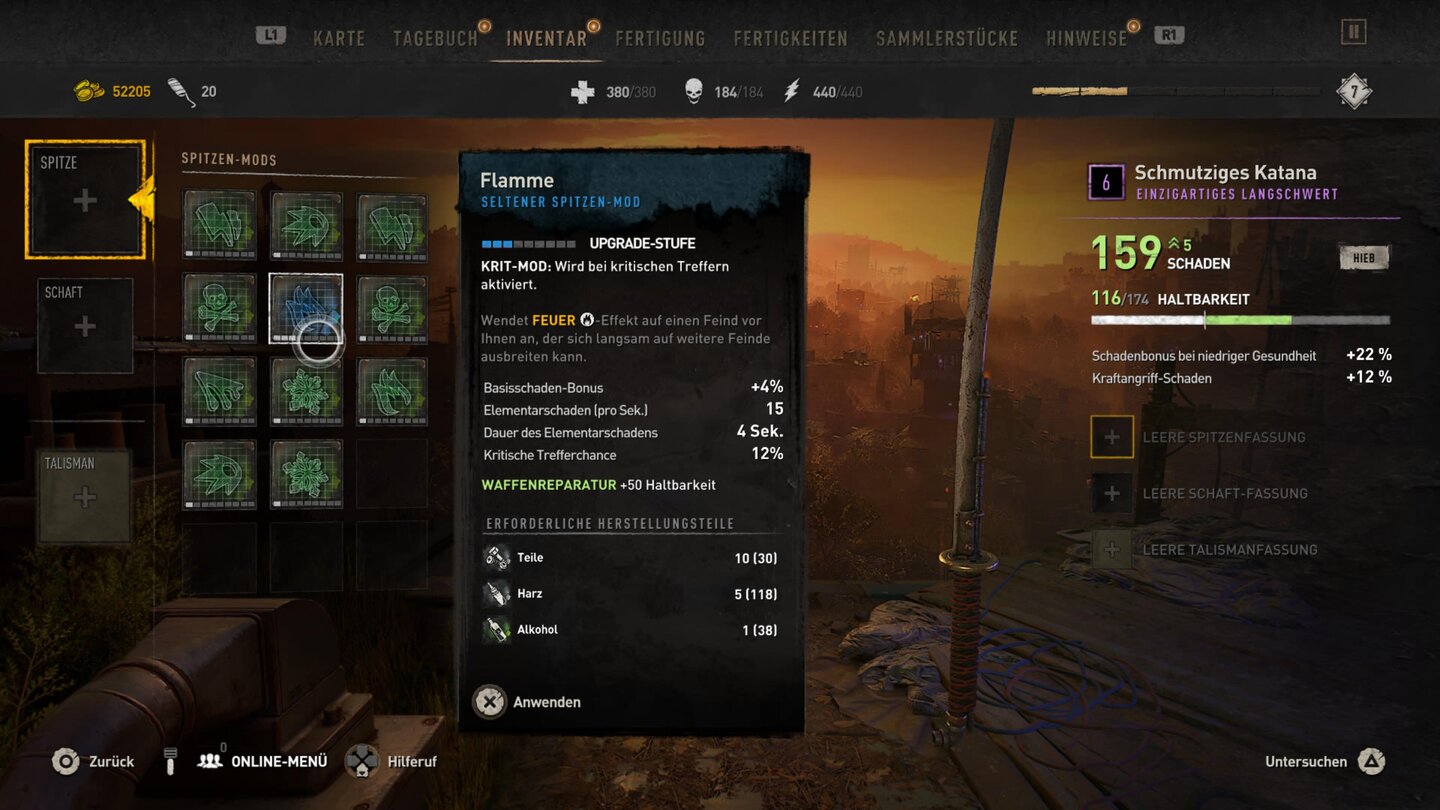Go to the Fertigung tab
The width and height of the screenshot is (1440, 810).
660,38
